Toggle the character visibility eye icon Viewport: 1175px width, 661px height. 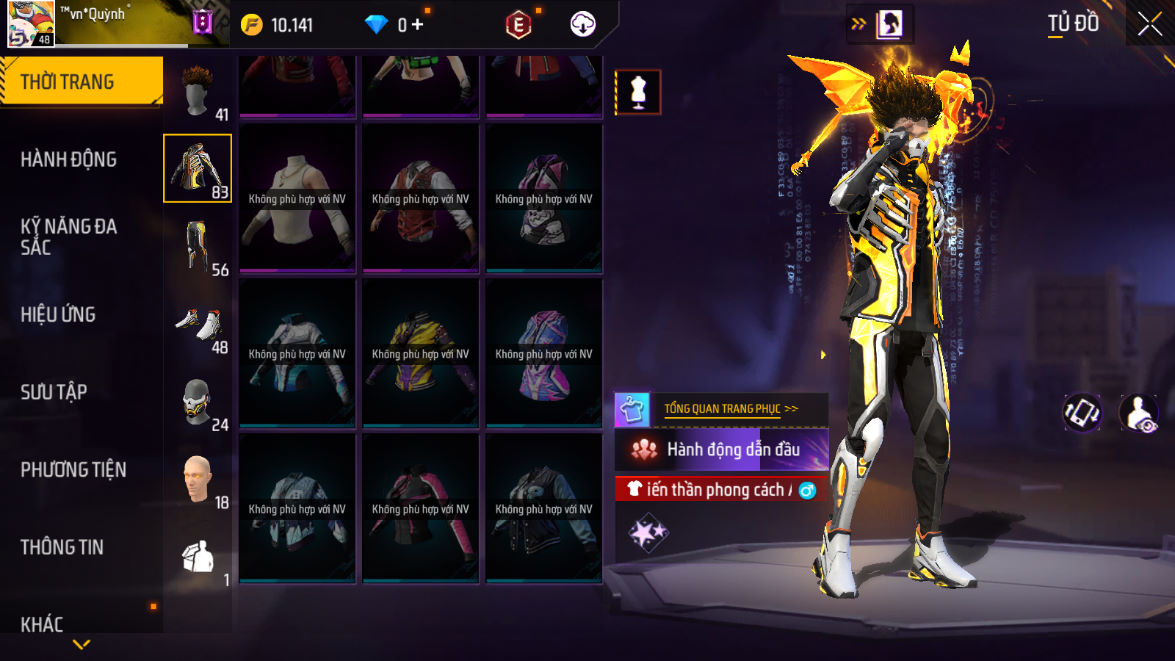(1138, 413)
